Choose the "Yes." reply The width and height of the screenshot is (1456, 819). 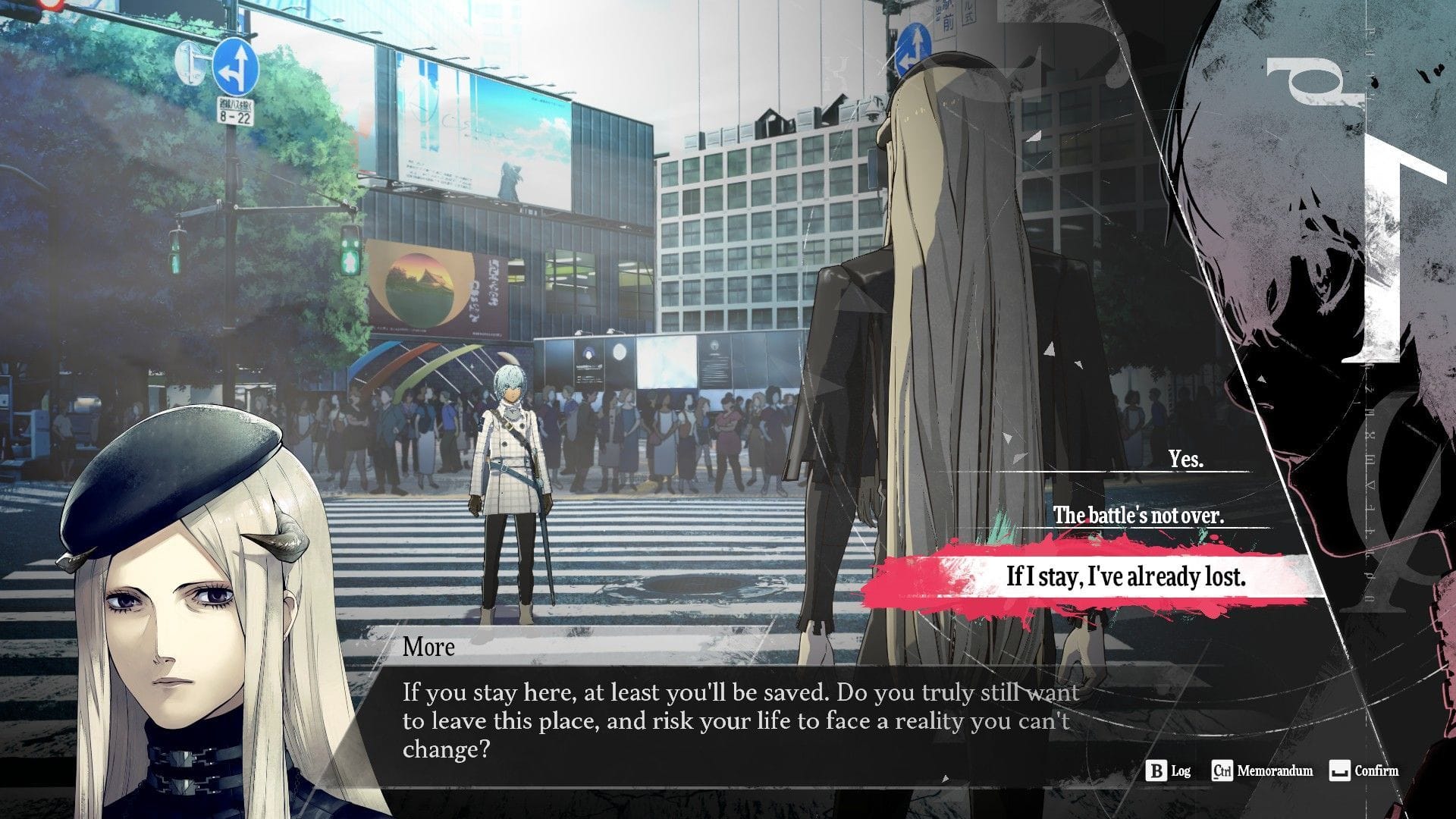(1185, 460)
